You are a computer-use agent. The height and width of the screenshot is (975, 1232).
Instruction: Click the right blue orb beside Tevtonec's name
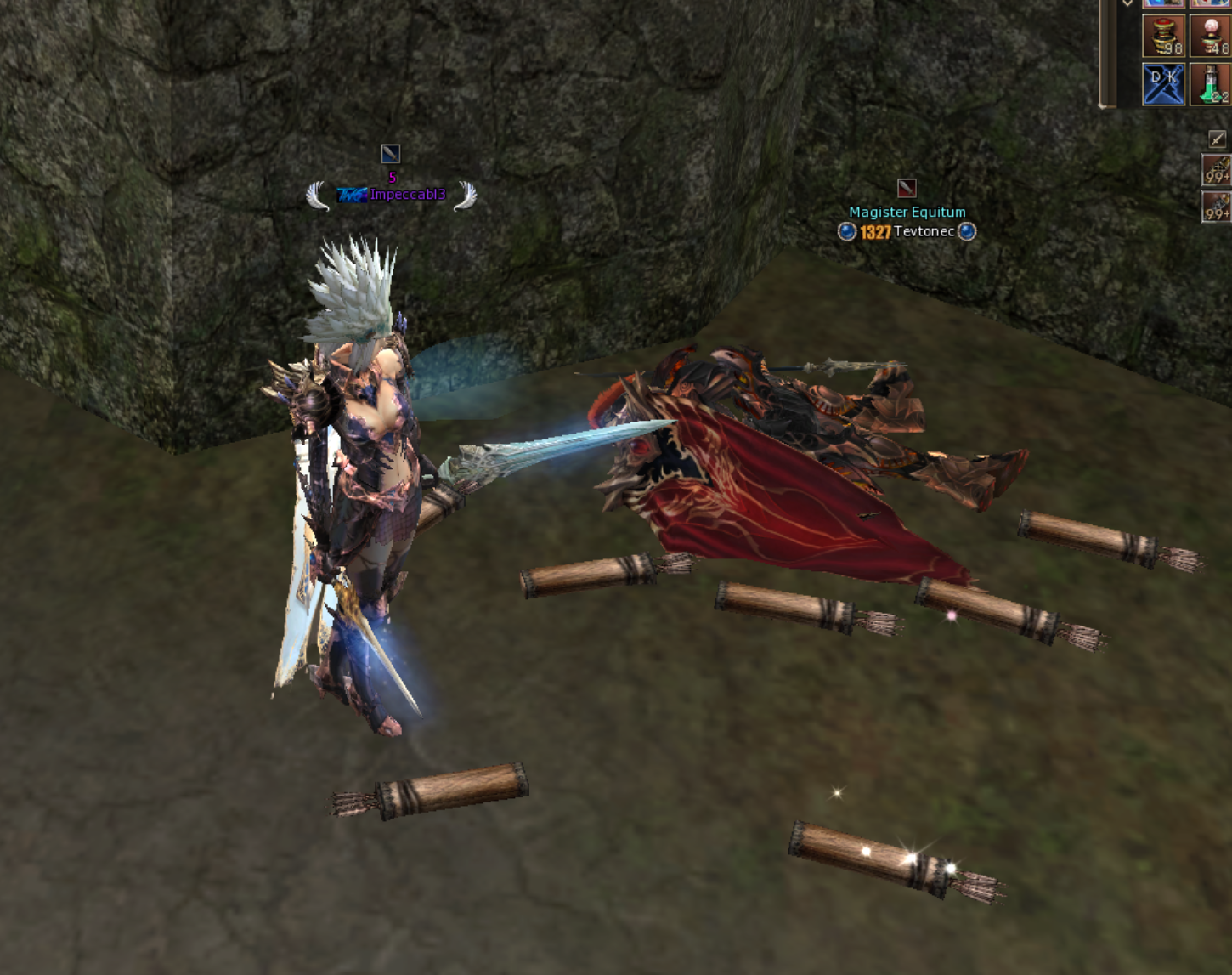pos(965,230)
